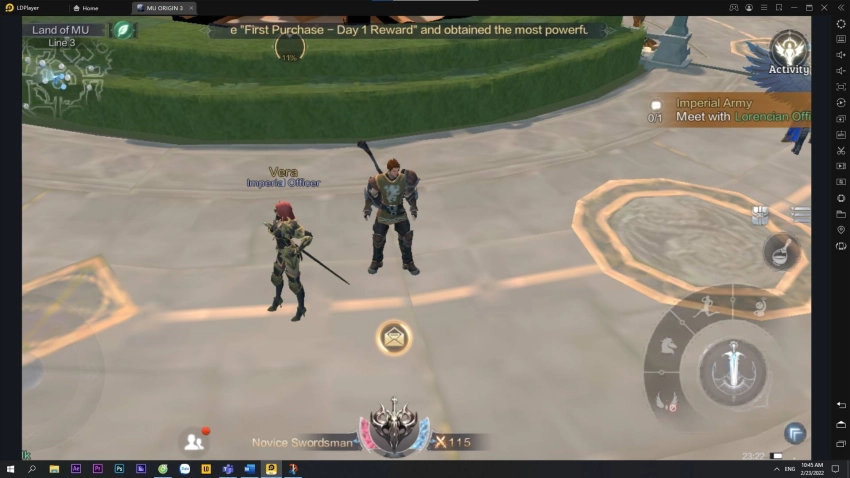This screenshot has width=850, height=478.
Task: Tap the blue corner toggle button
Action: pos(794,433)
